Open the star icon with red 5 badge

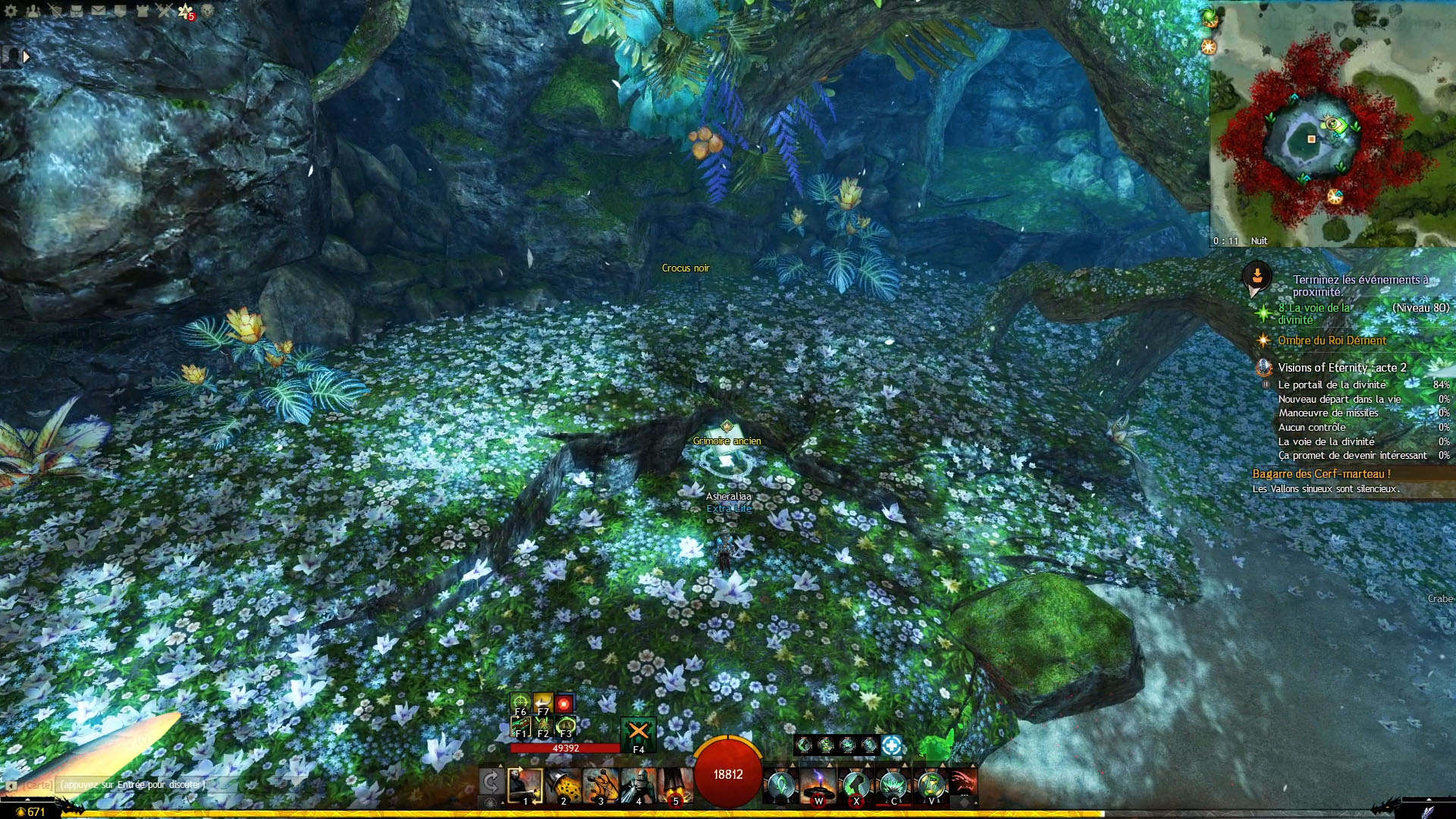(x=186, y=11)
